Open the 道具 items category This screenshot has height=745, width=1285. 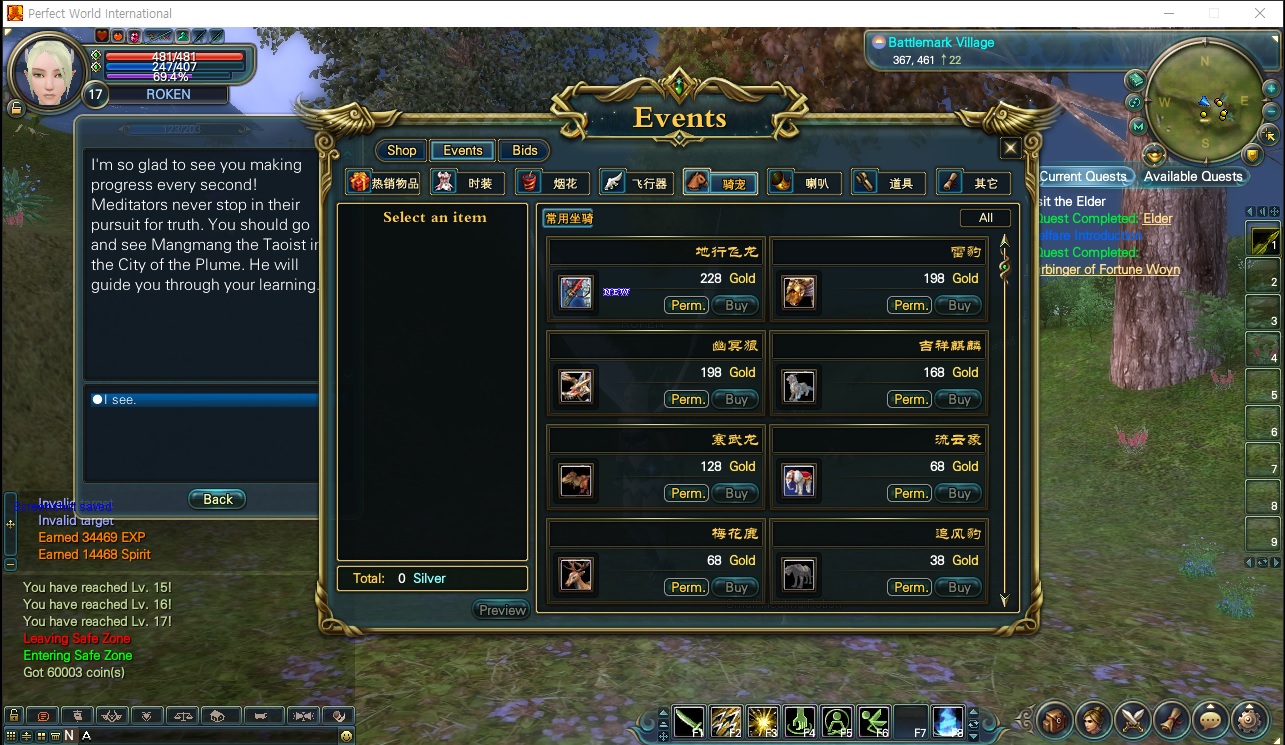[x=889, y=183]
